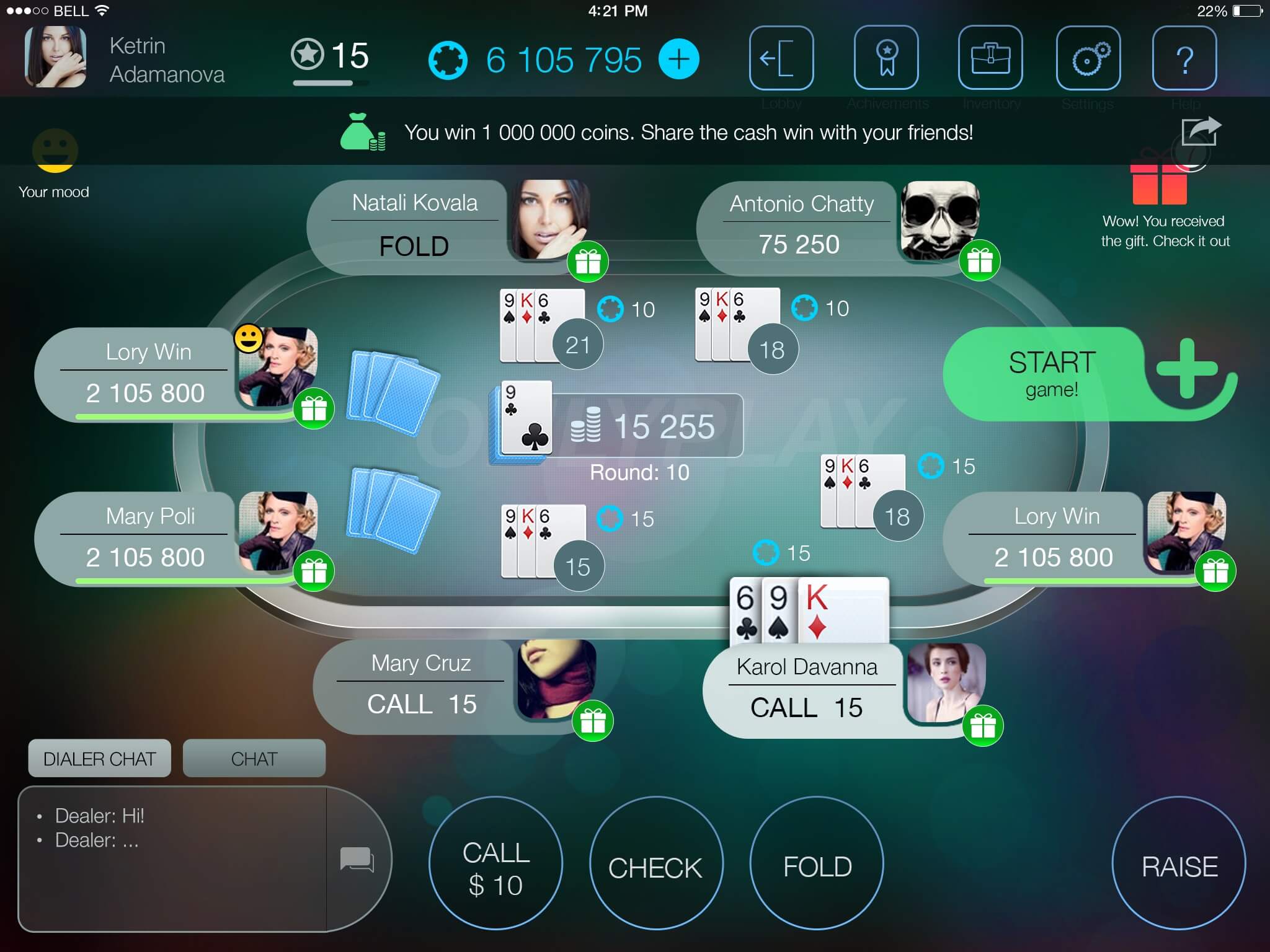The height and width of the screenshot is (952, 1270).
Task: Call the $10 bet
Action: (x=495, y=864)
